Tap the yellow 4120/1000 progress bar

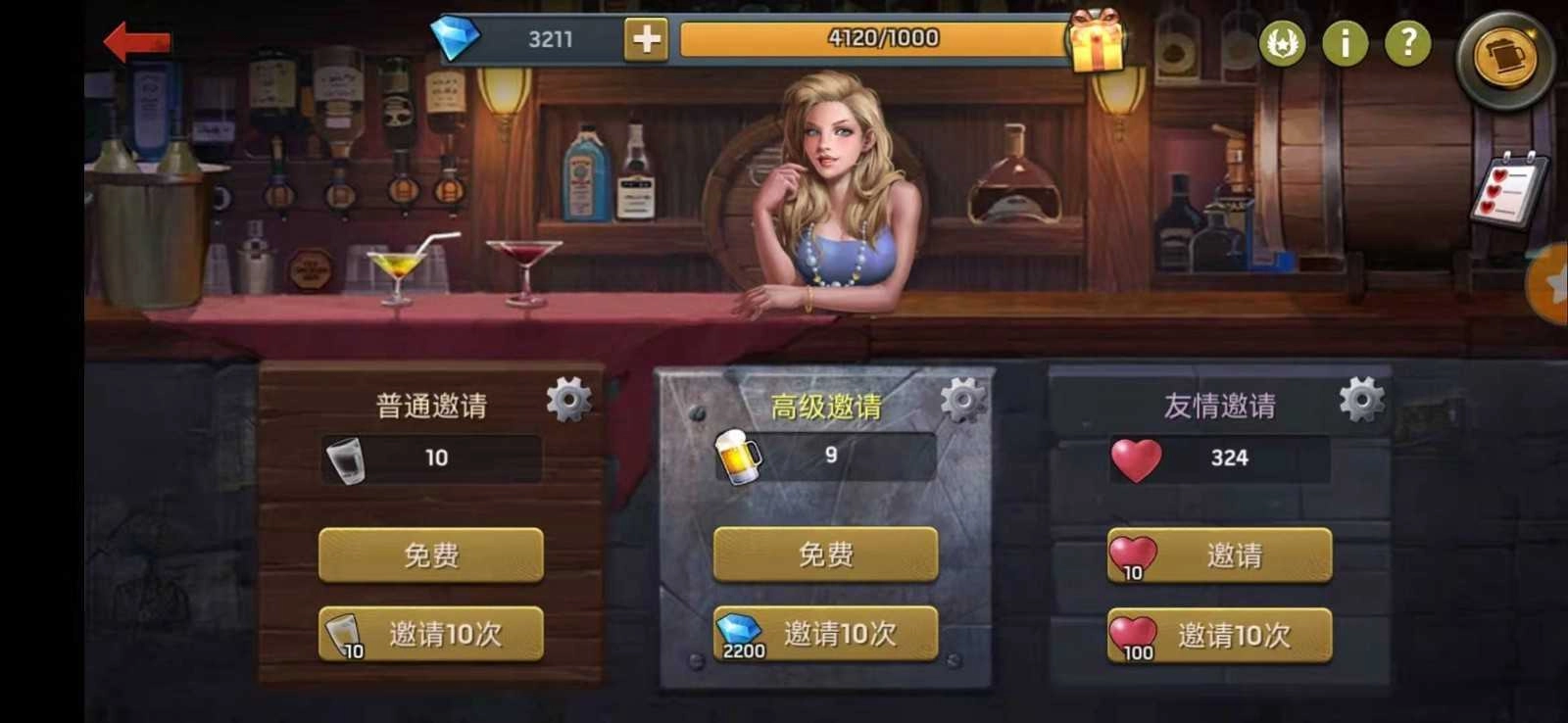coord(875,40)
